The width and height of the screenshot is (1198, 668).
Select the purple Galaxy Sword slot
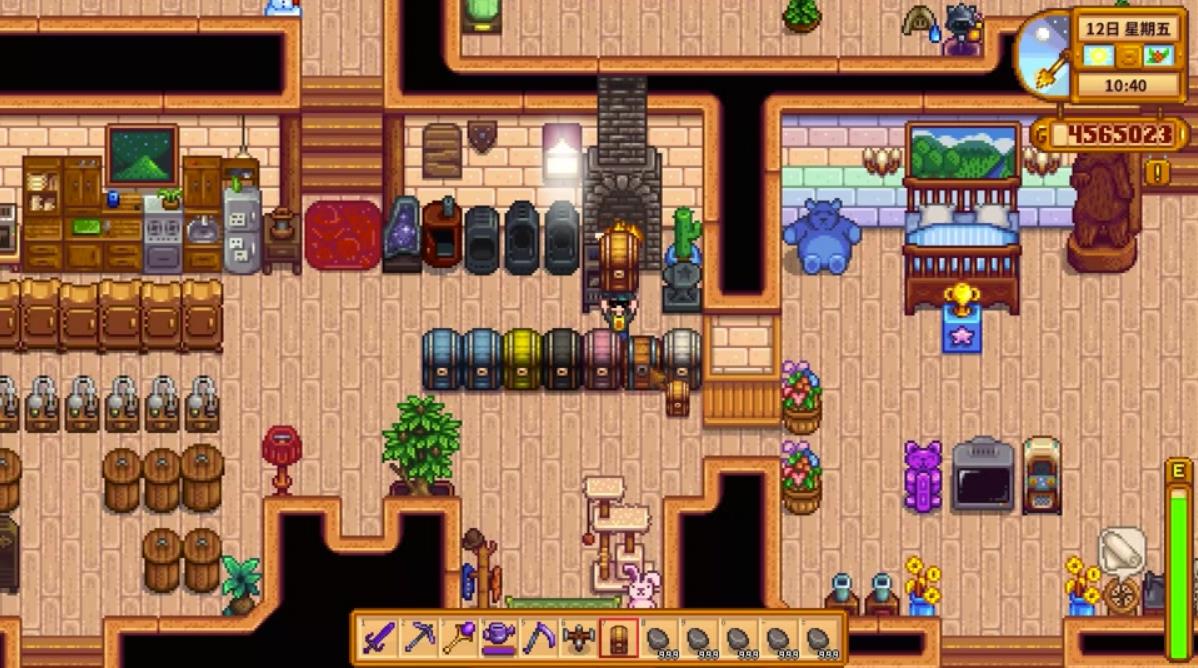pos(379,637)
